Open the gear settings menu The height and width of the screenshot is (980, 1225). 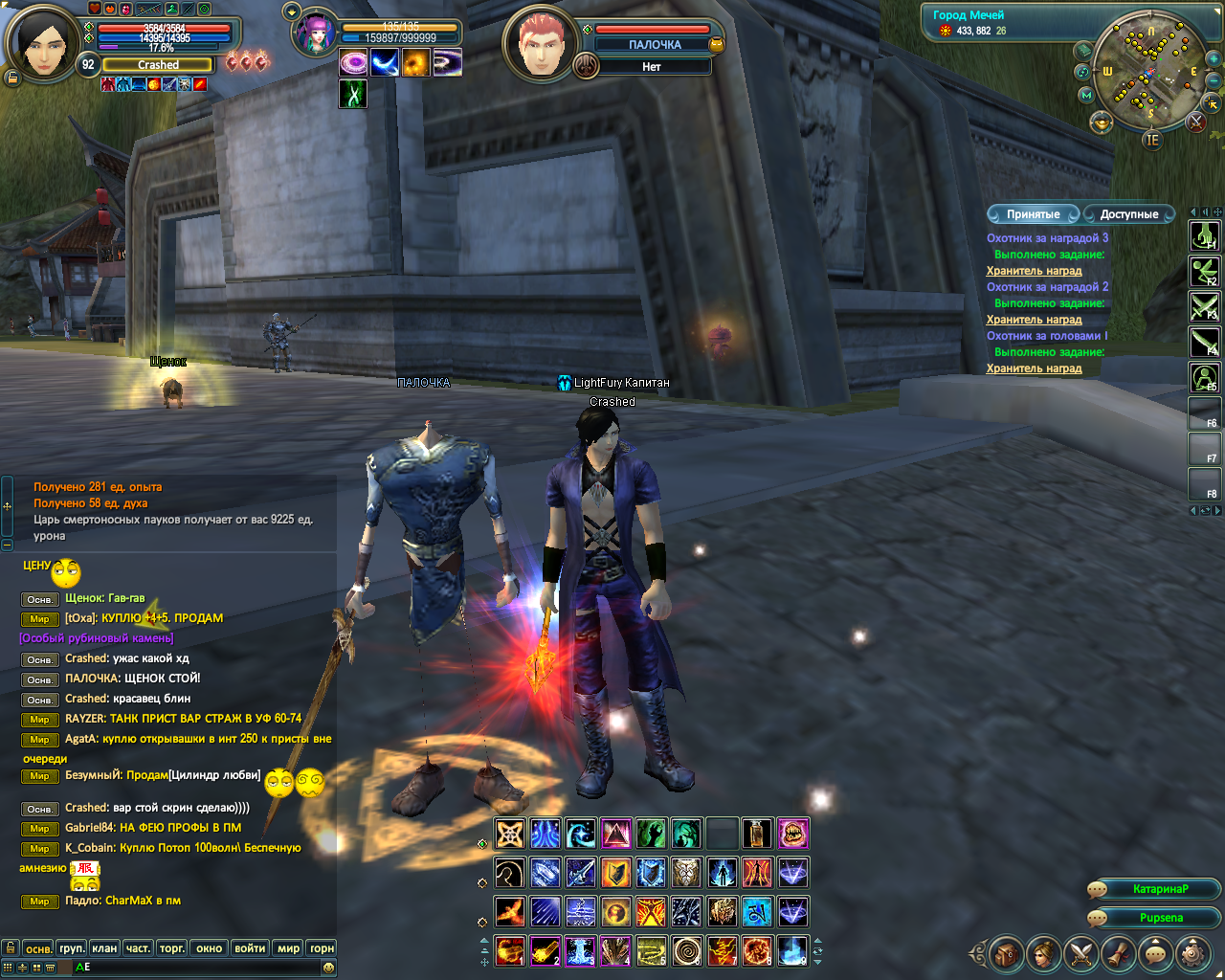(x=1192, y=953)
